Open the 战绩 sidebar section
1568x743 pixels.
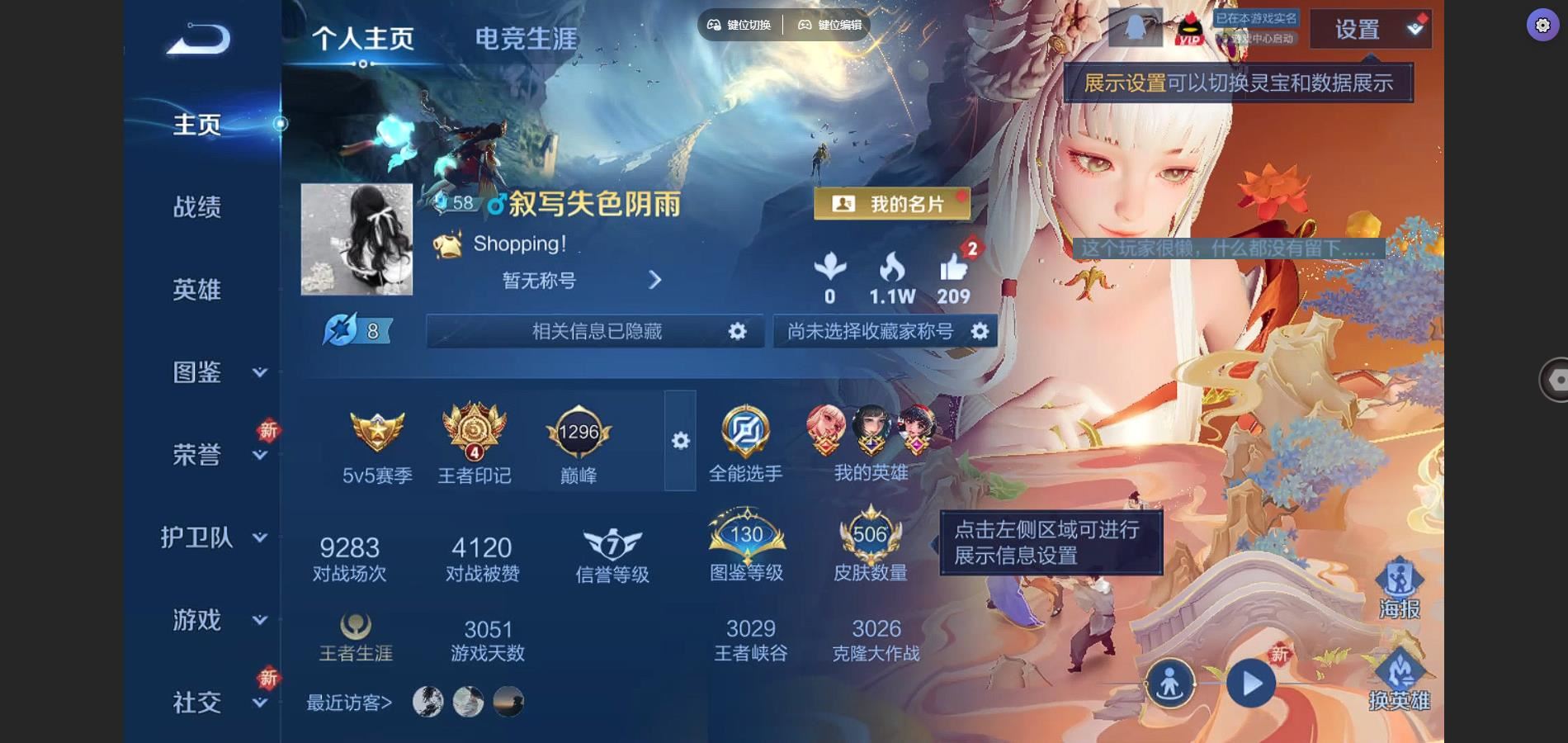click(x=197, y=207)
